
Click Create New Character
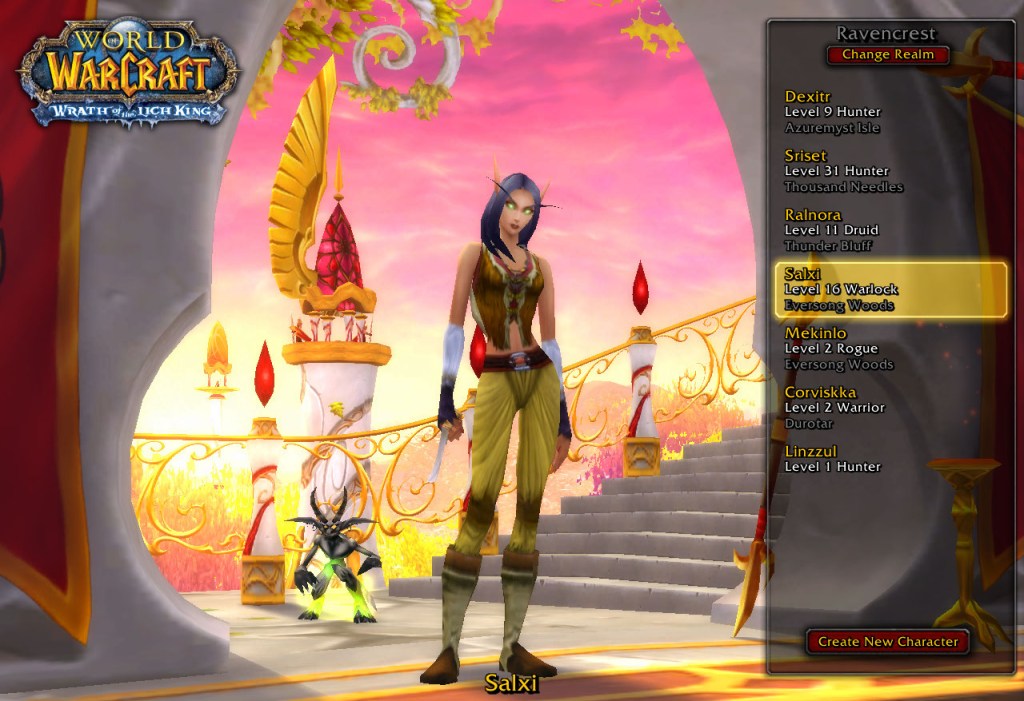(888, 642)
